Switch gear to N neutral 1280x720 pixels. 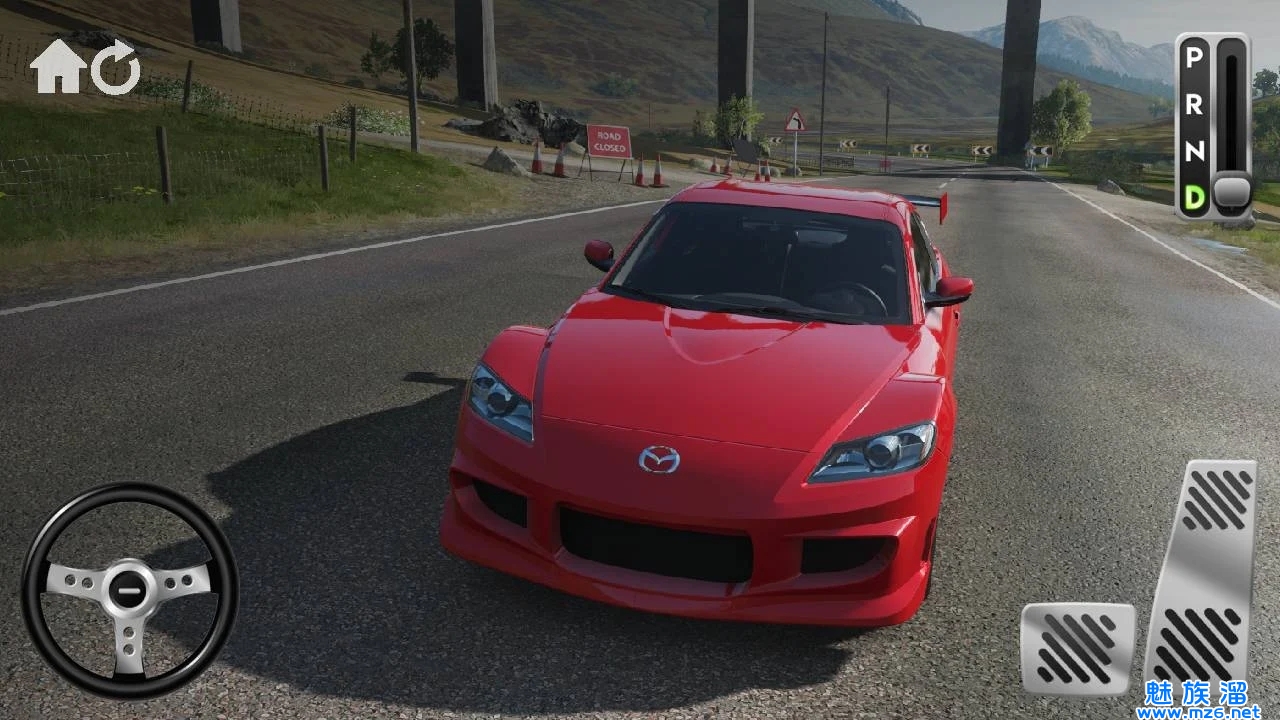pyautogui.click(x=1193, y=151)
